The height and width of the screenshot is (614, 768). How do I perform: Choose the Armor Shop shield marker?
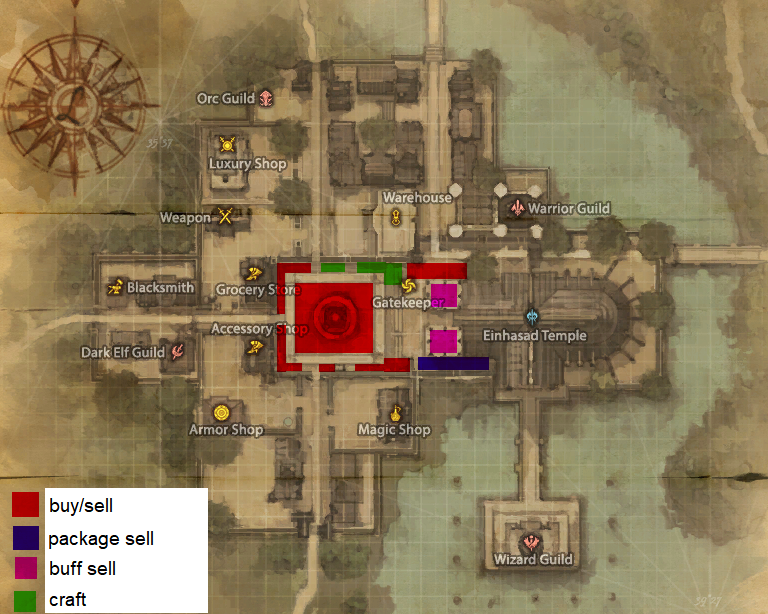[x=222, y=411]
